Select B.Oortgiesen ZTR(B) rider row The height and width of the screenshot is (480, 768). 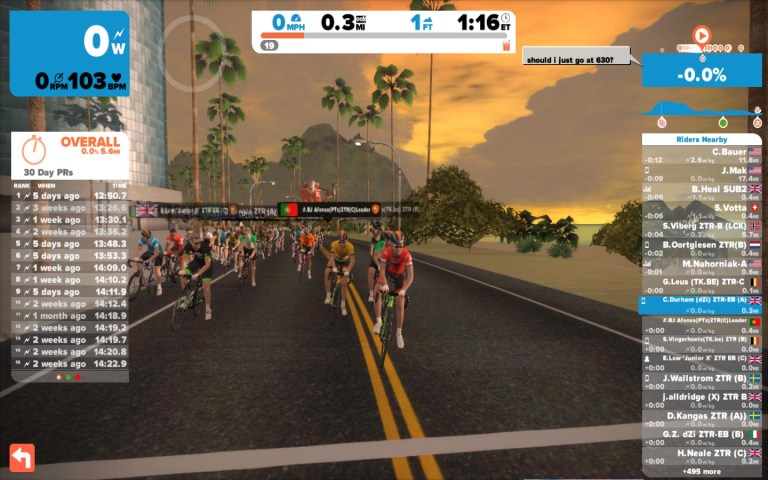tap(701, 247)
